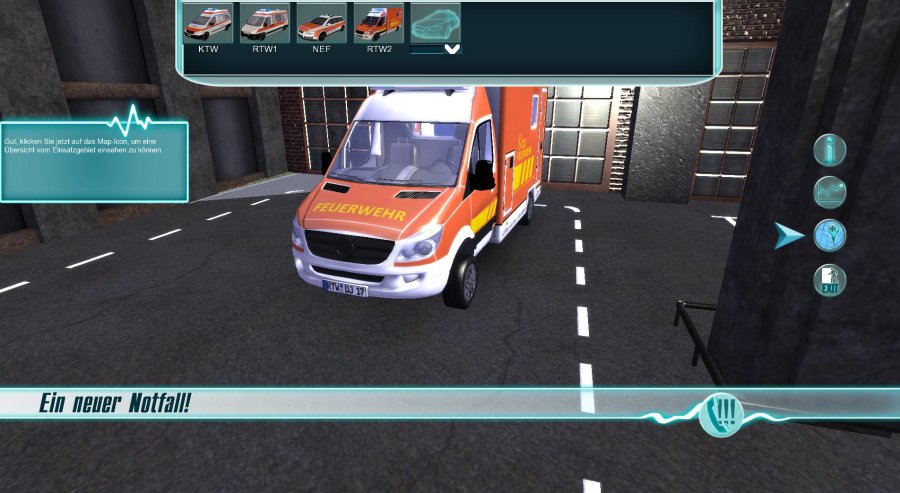Pick the RTW2 rescue truck
The height and width of the screenshot is (493, 900).
click(x=379, y=23)
